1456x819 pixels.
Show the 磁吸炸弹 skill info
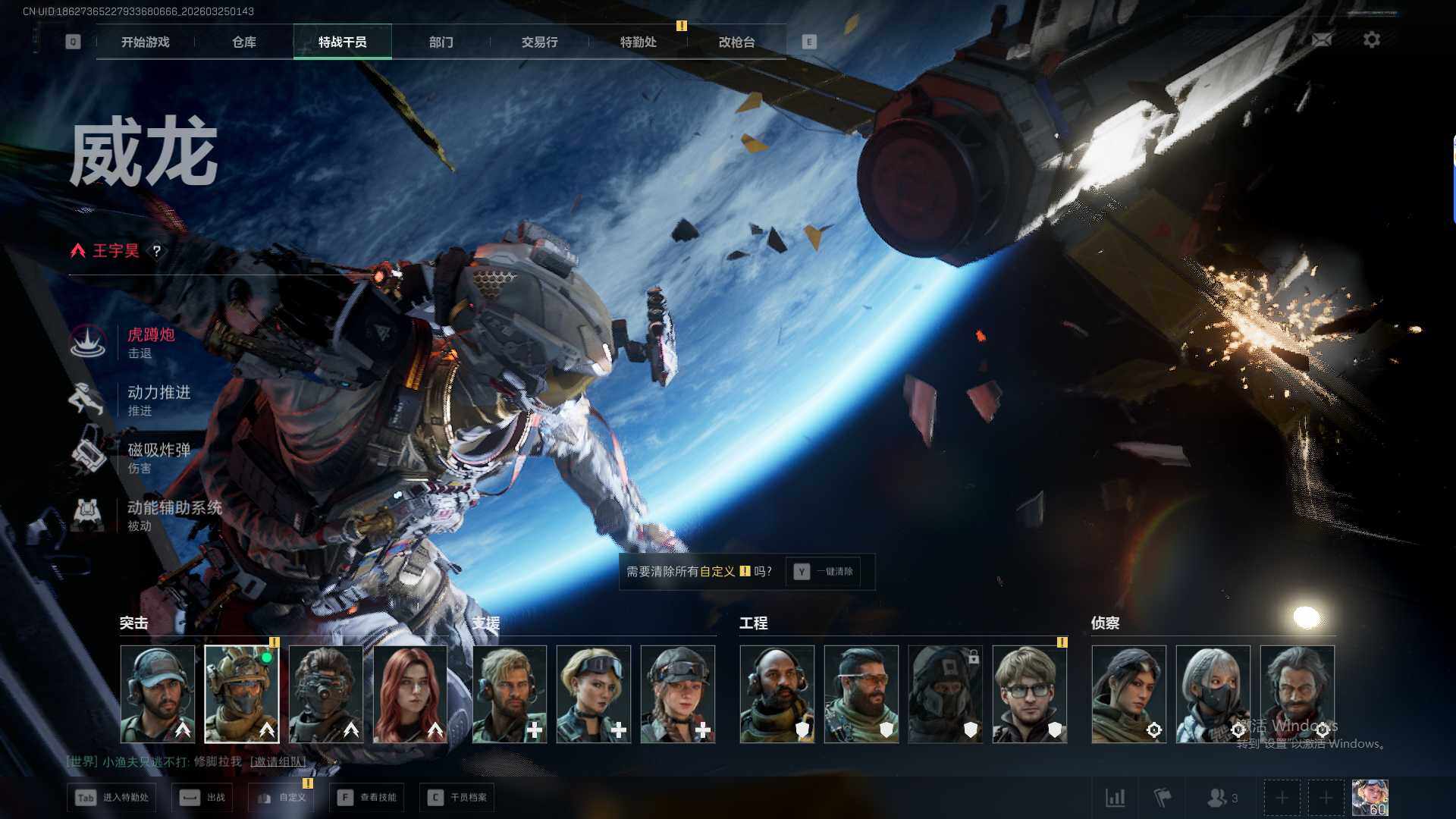pyautogui.click(x=158, y=457)
